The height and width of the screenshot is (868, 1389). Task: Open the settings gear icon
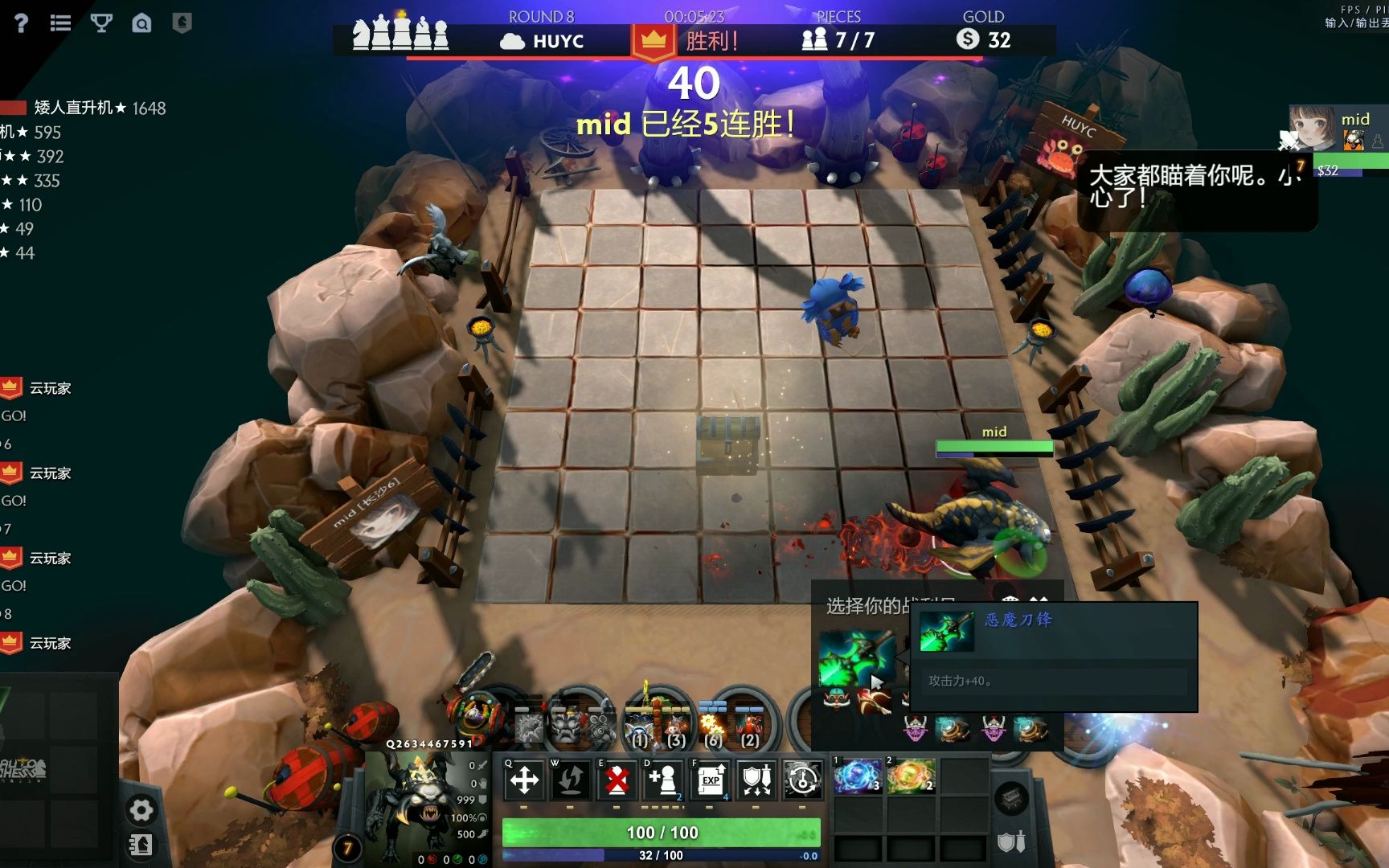(141, 810)
